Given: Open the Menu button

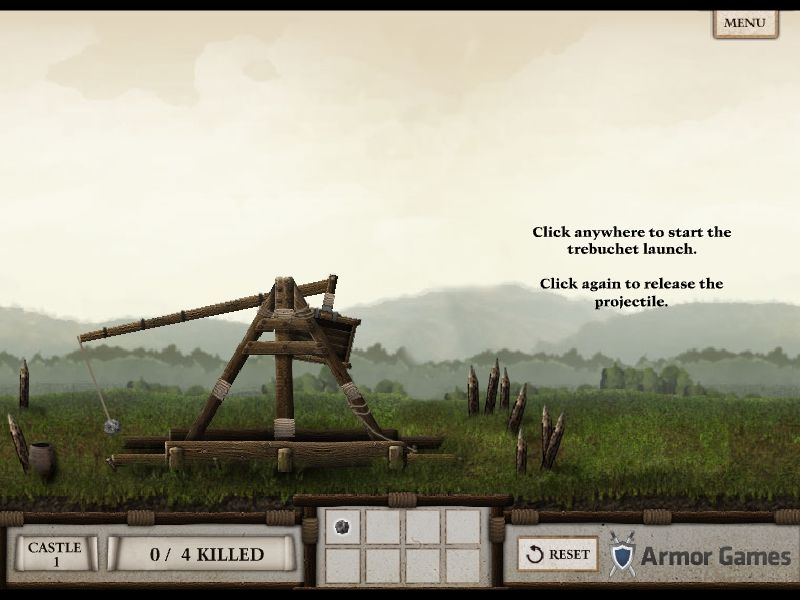Looking at the screenshot, I should coord(744,23).
